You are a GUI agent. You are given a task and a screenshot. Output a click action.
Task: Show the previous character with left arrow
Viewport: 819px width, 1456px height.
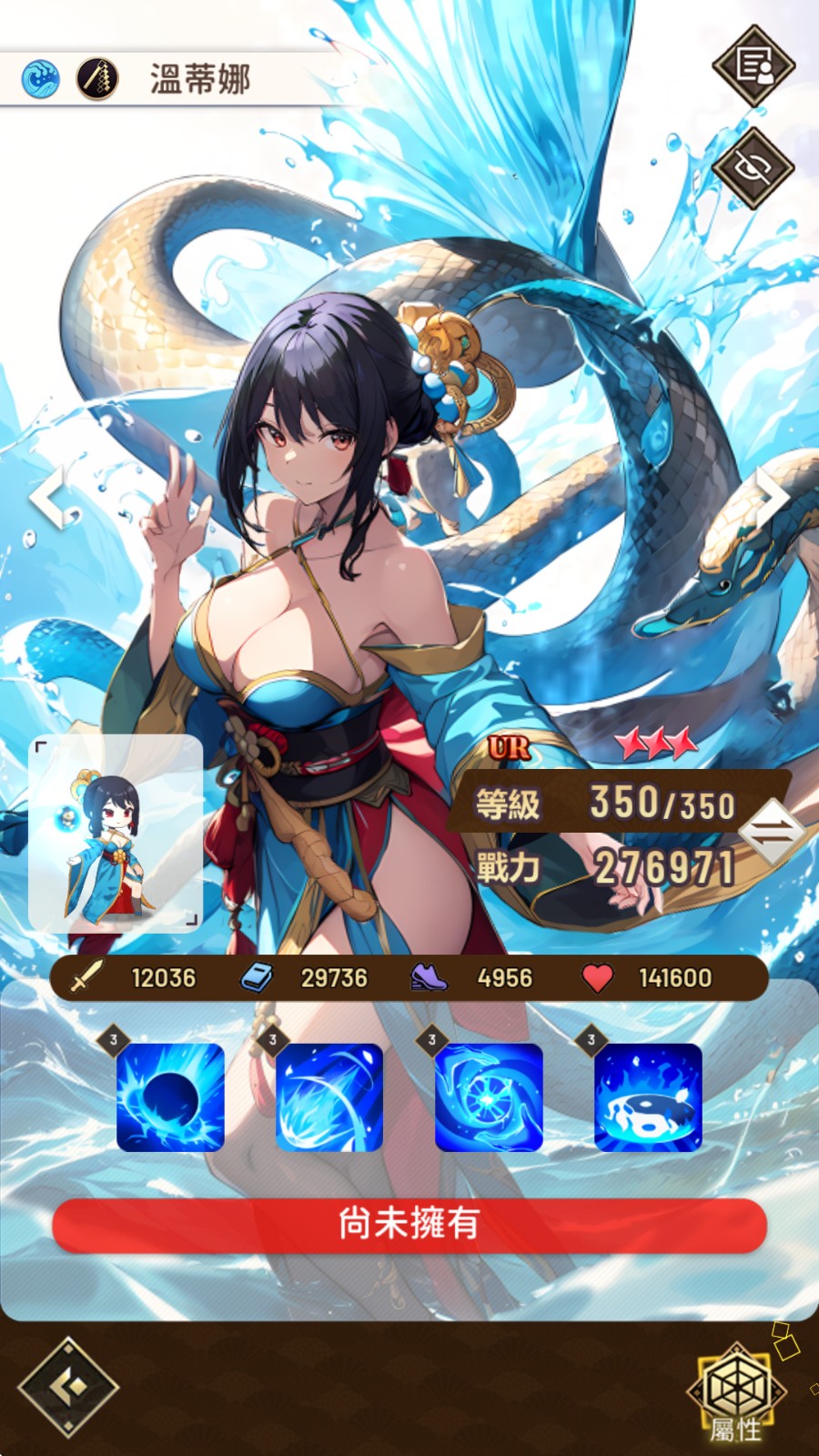[x=49, y=496]
